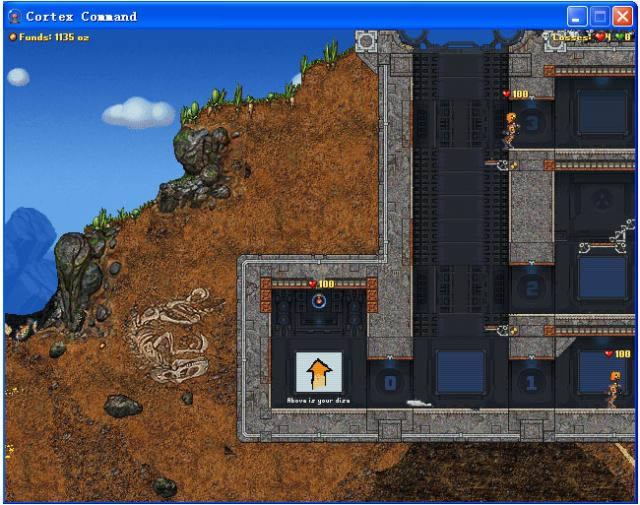Close the Cortex Command window
The height and width of the screenshot is (505, 640).
(622, 16)
